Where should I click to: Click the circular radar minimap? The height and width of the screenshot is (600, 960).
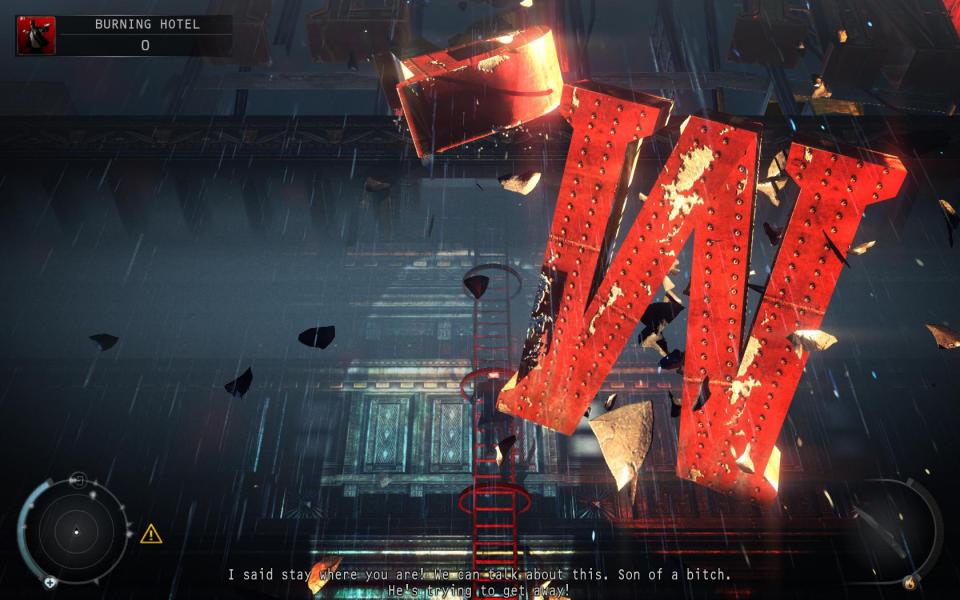(x=75, y=532)
